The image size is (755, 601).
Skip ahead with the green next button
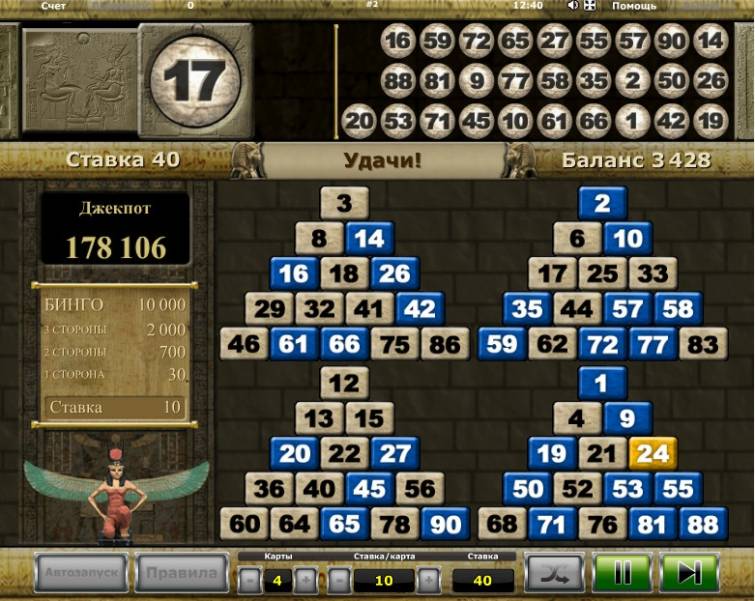tap(689, 574)
